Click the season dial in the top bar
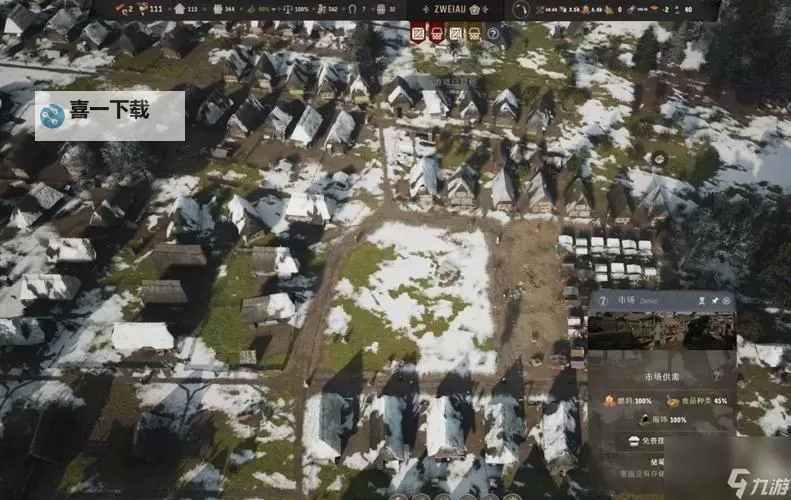The image size is (791, 500). pyautogui.click(x=523, y=9)
